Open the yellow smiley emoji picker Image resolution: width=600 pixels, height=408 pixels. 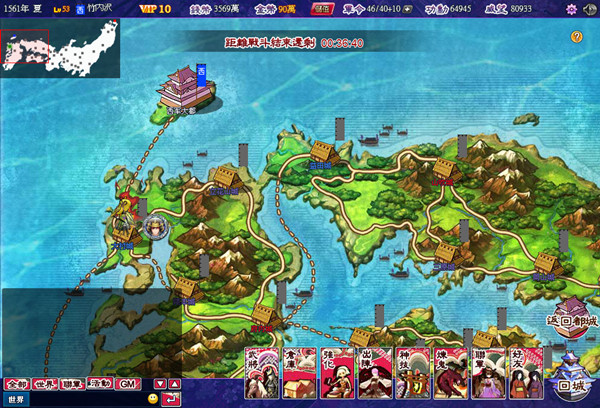coord(153,400)
